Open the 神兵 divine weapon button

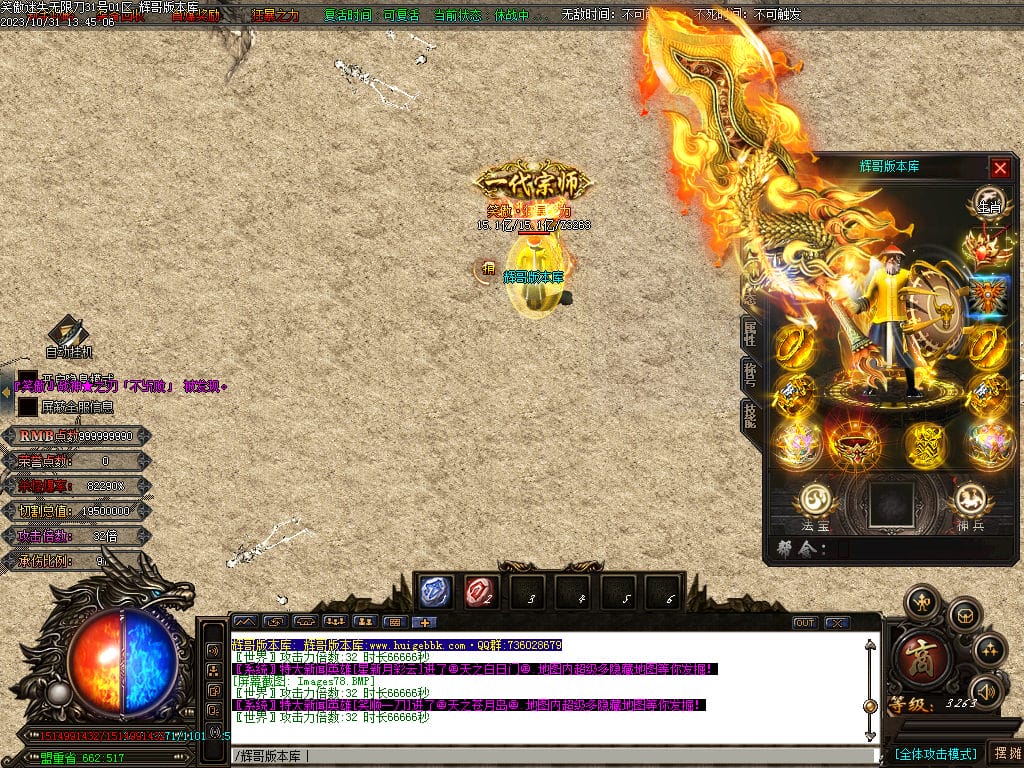(969, 501)
